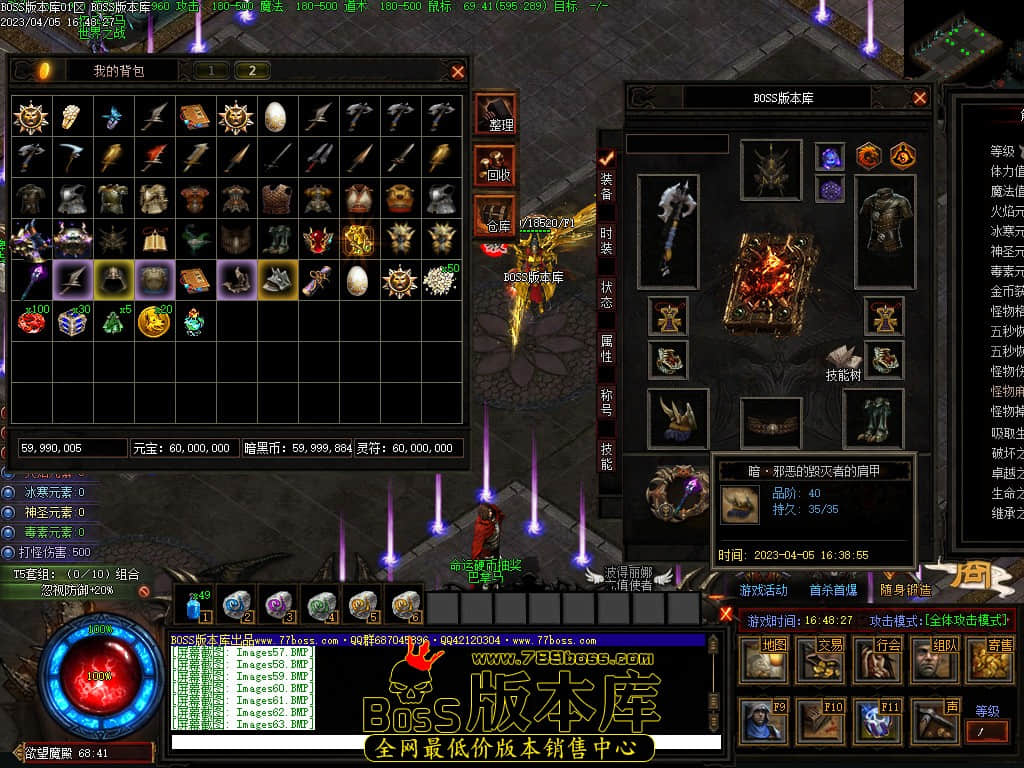Open the 交易 trade menu

[x=820, y=660]
